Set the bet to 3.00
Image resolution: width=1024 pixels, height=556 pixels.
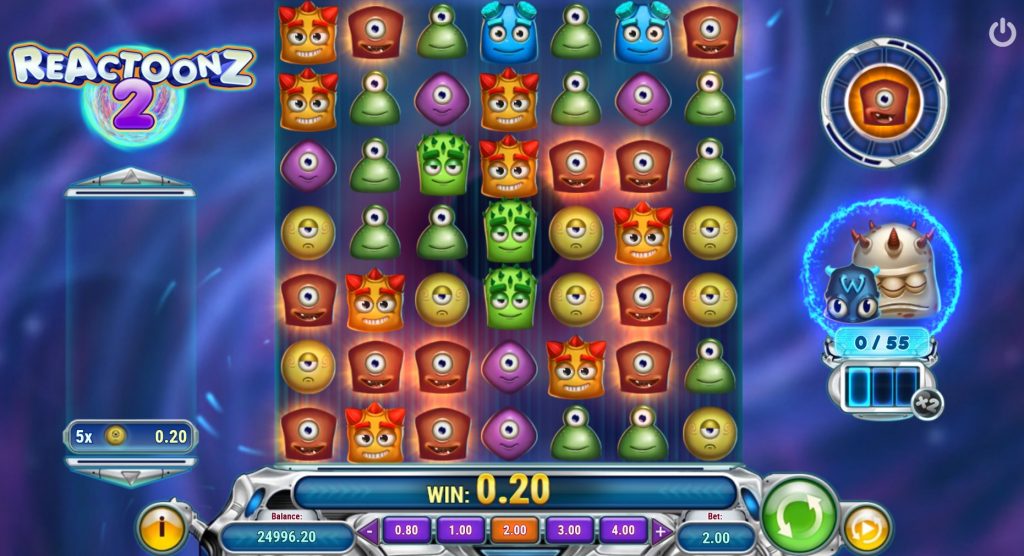click(568, 530)
